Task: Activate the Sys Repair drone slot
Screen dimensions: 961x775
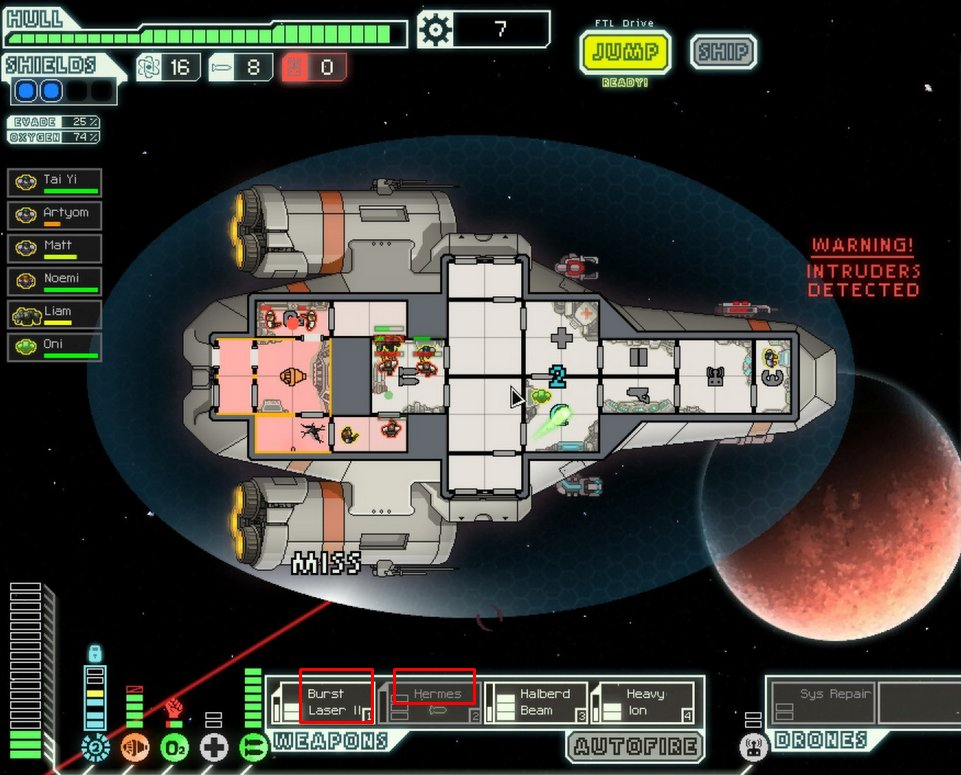Action: click(821, 702)
